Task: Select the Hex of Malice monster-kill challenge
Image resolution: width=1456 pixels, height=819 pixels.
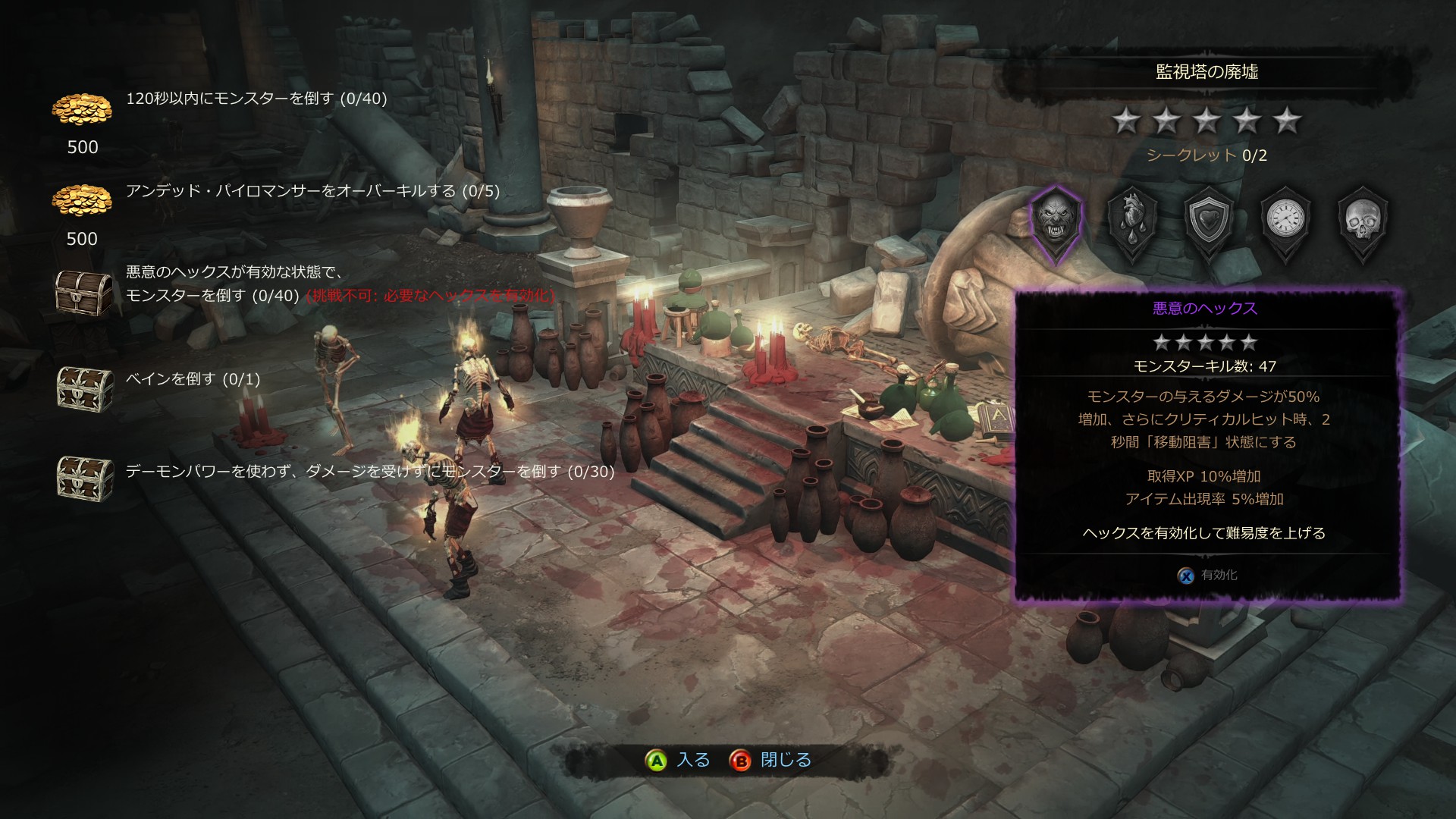Action: click(x=235, y=284)
